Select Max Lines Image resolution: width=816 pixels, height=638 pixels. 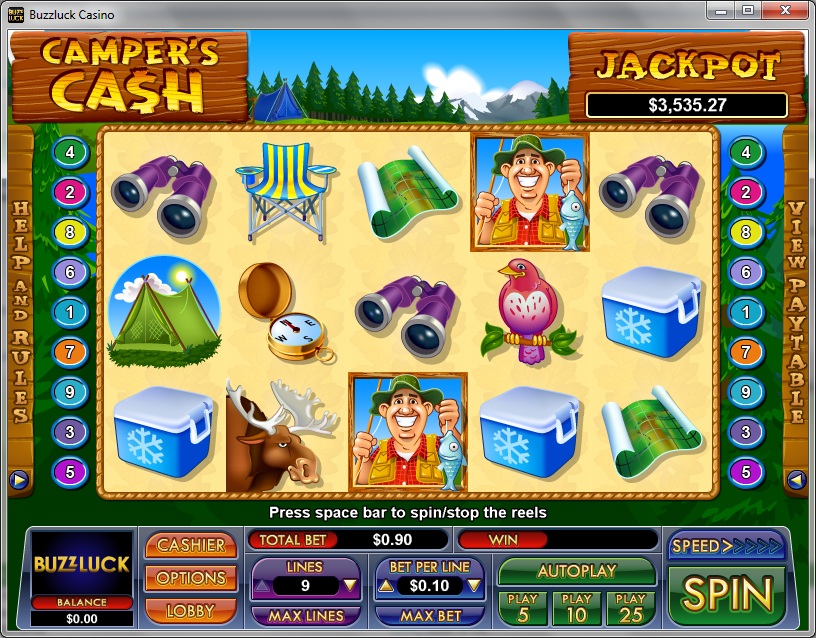click(x=305, y=615)
